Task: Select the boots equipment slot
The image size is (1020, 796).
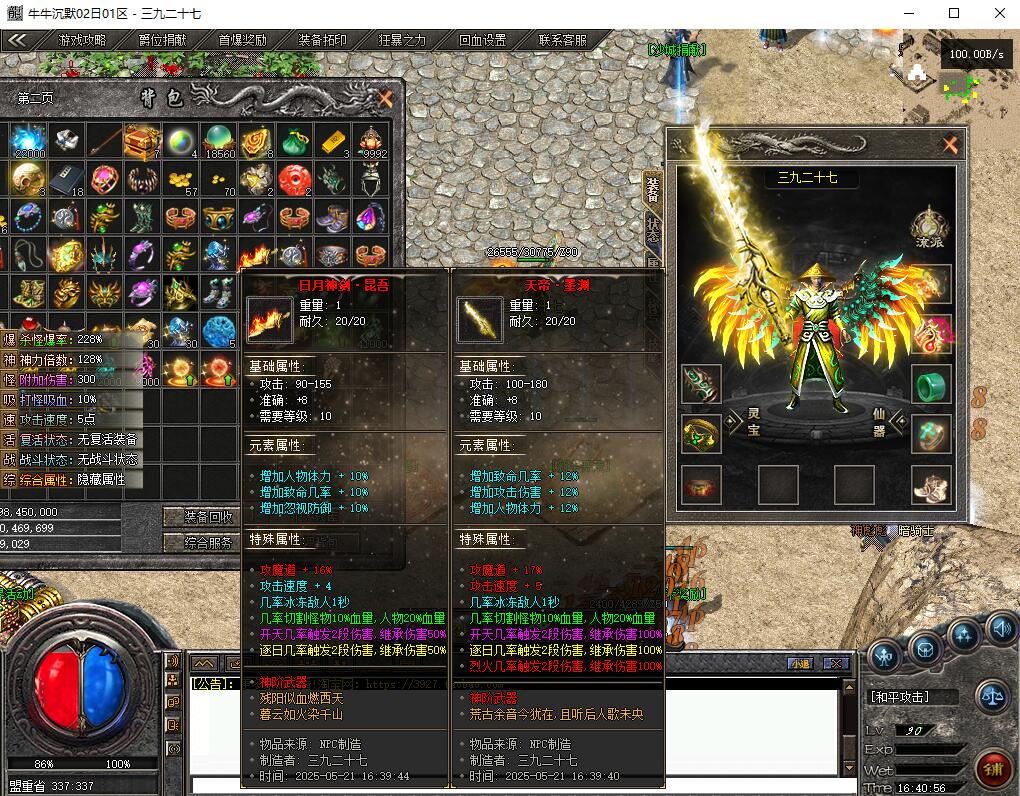Action: [x=931, y=485]
